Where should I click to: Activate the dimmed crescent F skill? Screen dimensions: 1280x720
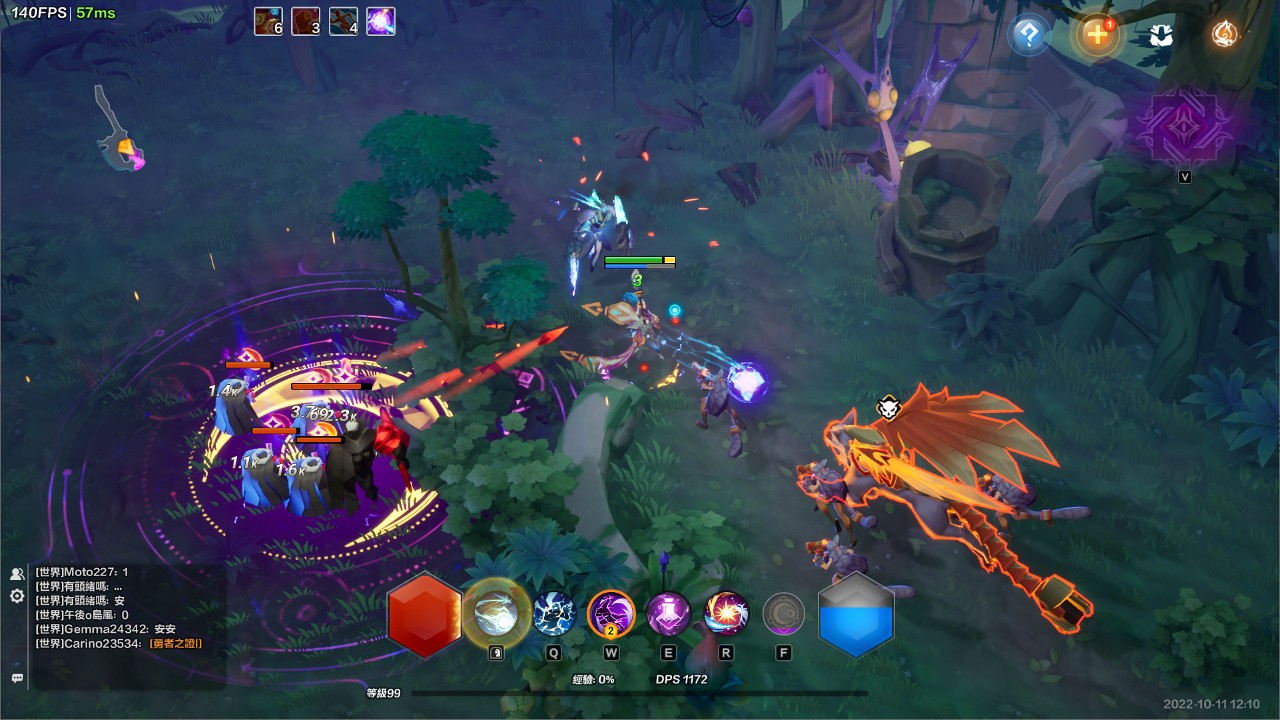coord(784,614)
